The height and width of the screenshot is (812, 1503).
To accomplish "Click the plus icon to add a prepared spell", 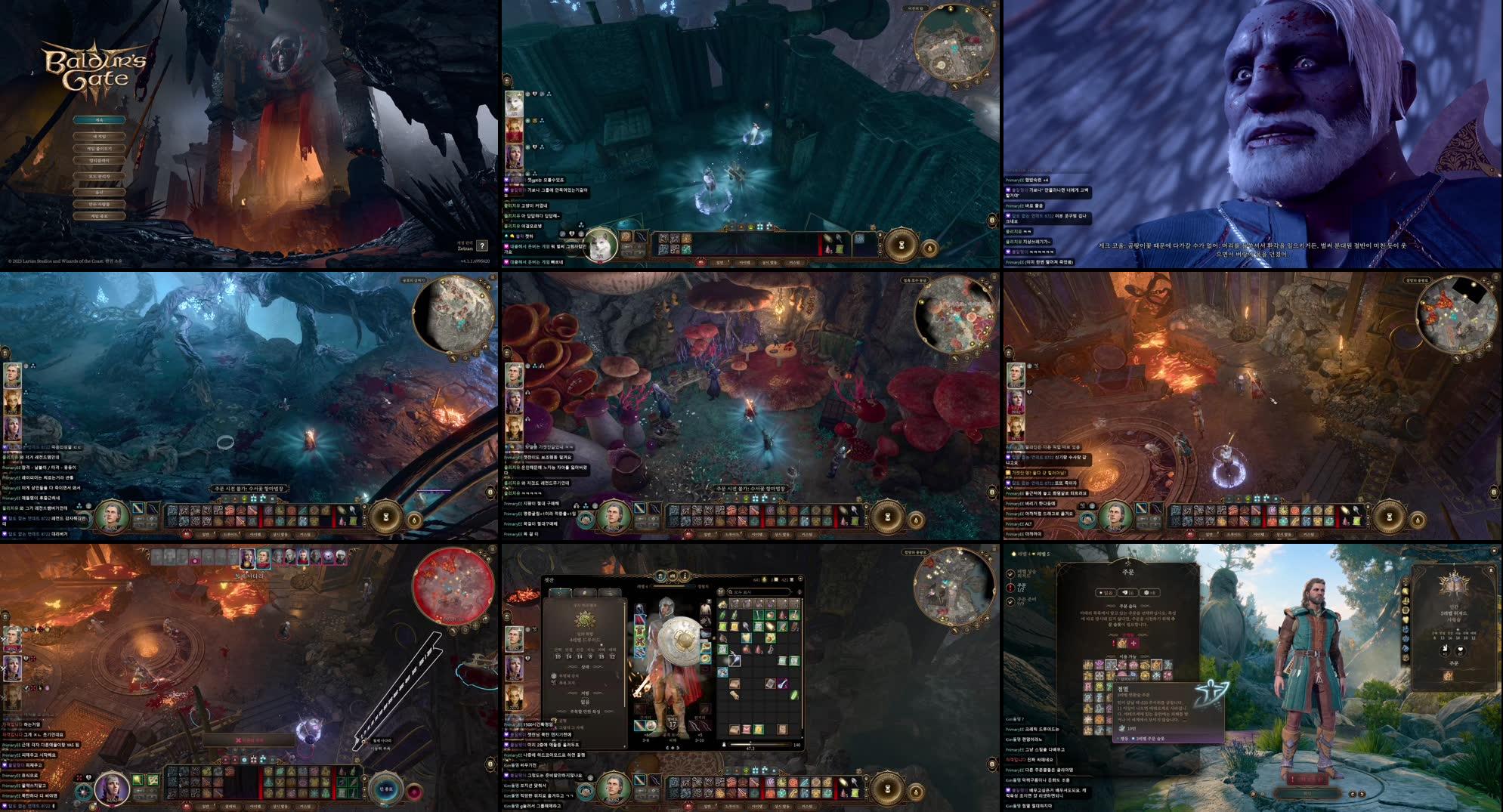I will 1135,643.
